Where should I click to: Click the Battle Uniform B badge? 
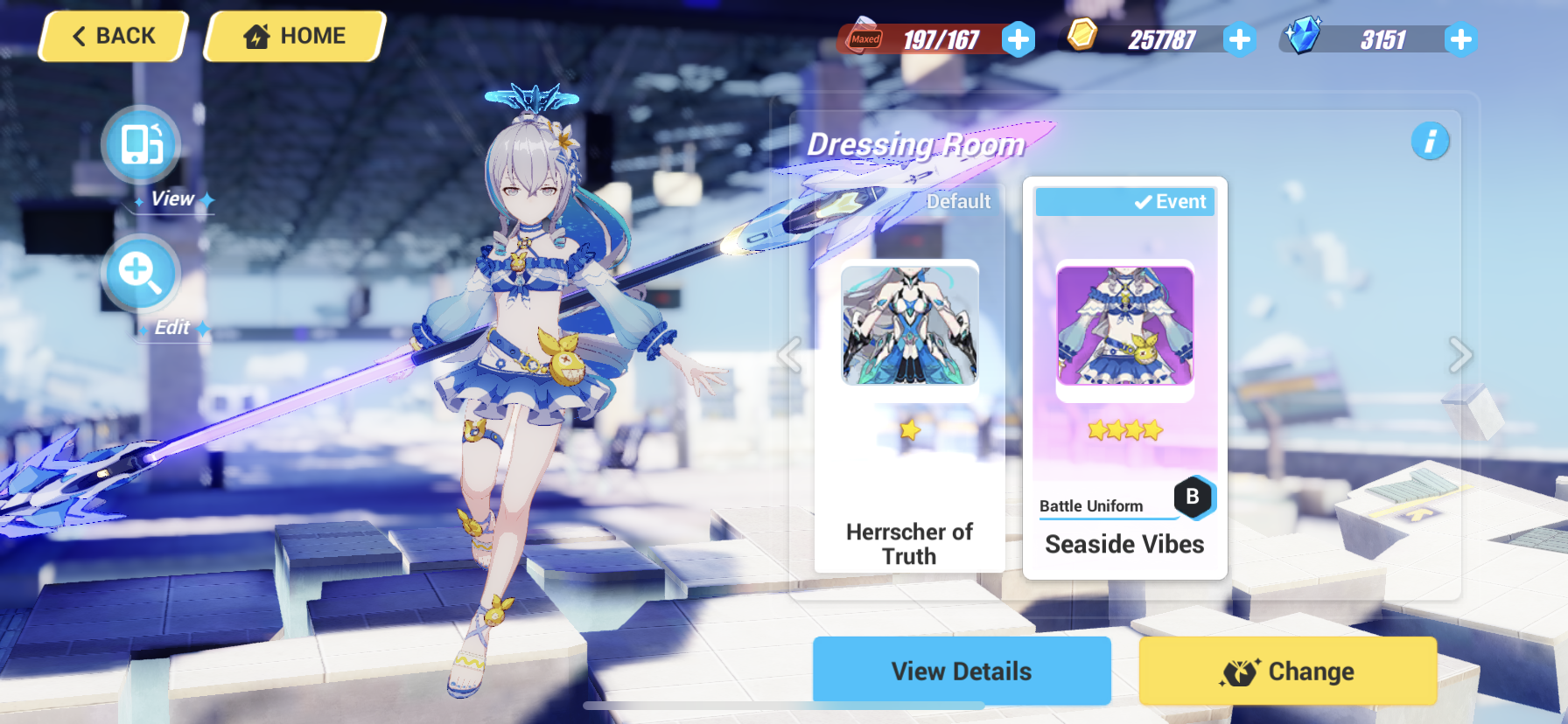1193,497
